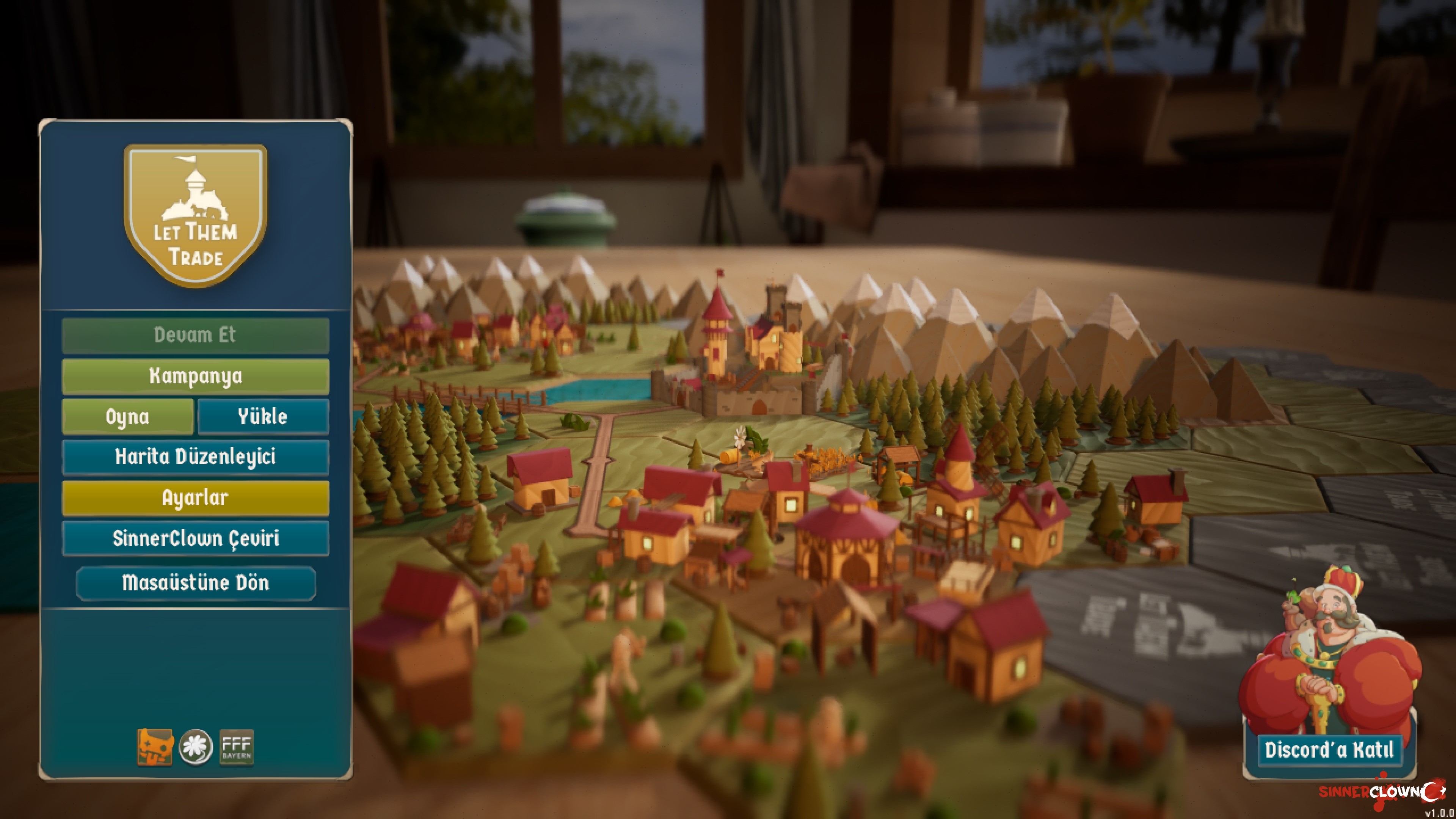Screen dimensions: 1456x819
Task: Click the round white flower logo
Action: point(196,747)
